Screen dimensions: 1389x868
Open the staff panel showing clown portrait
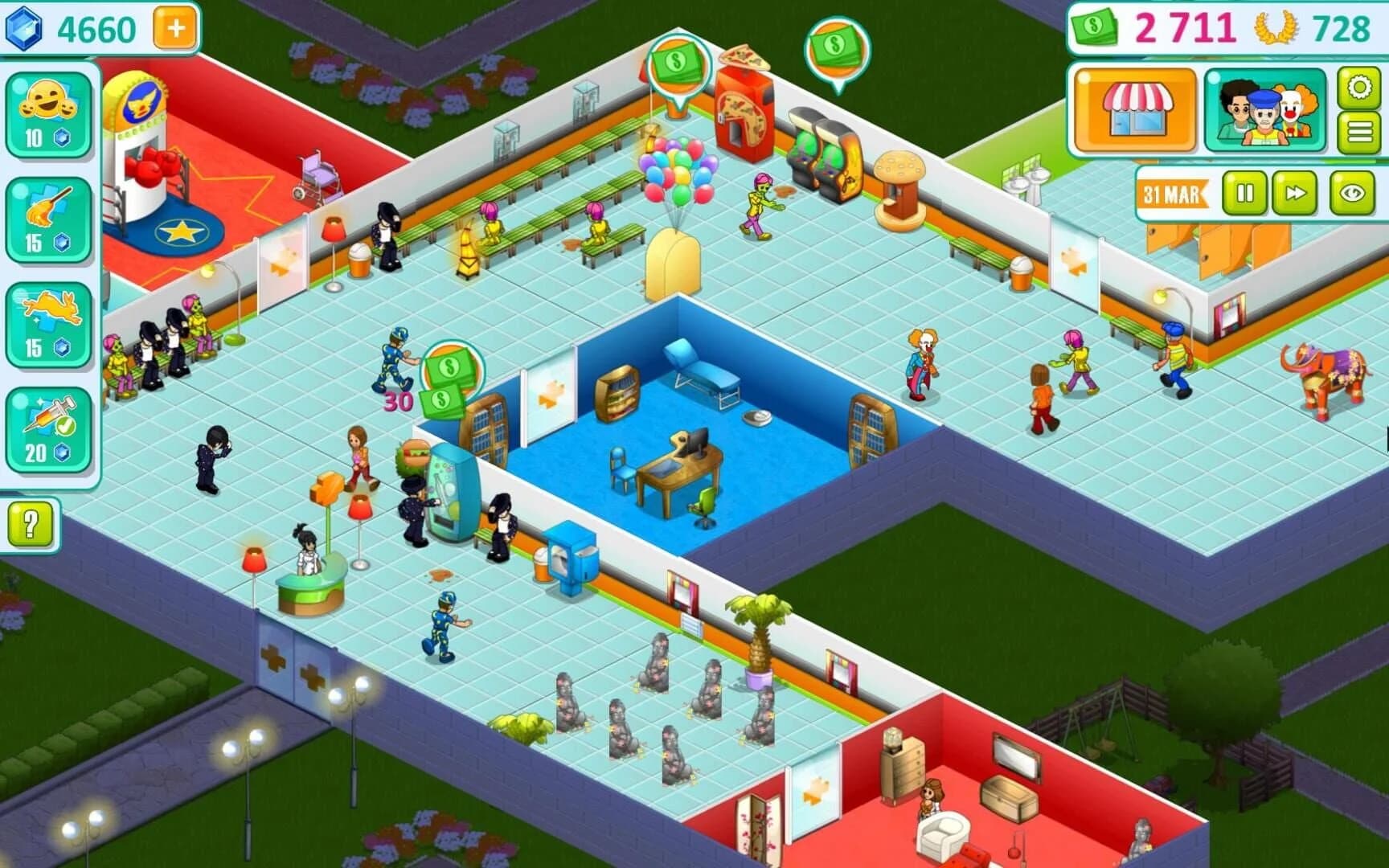[x=1264, y=108]
